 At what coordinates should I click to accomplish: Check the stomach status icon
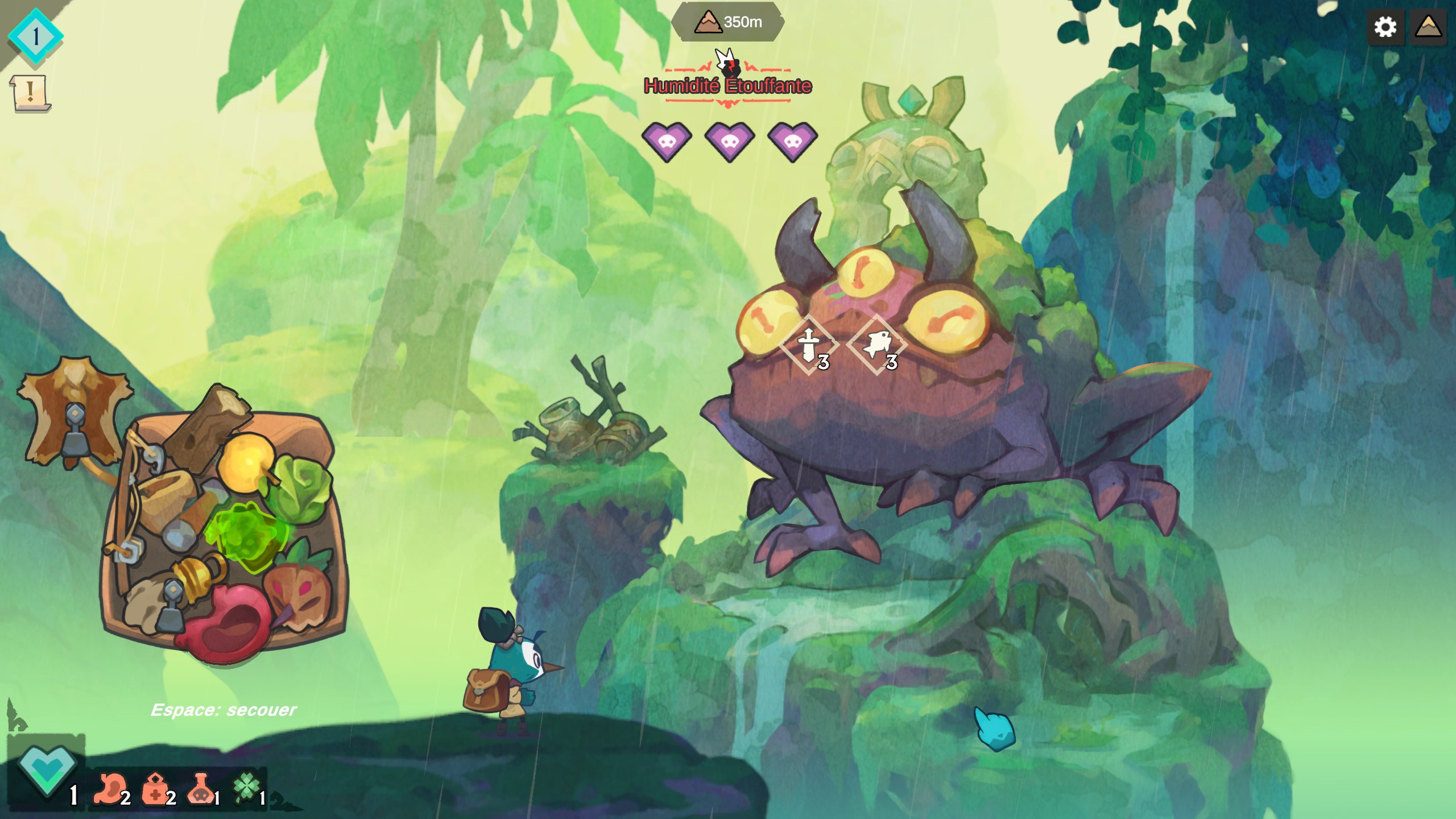click(x=110, y=789)
